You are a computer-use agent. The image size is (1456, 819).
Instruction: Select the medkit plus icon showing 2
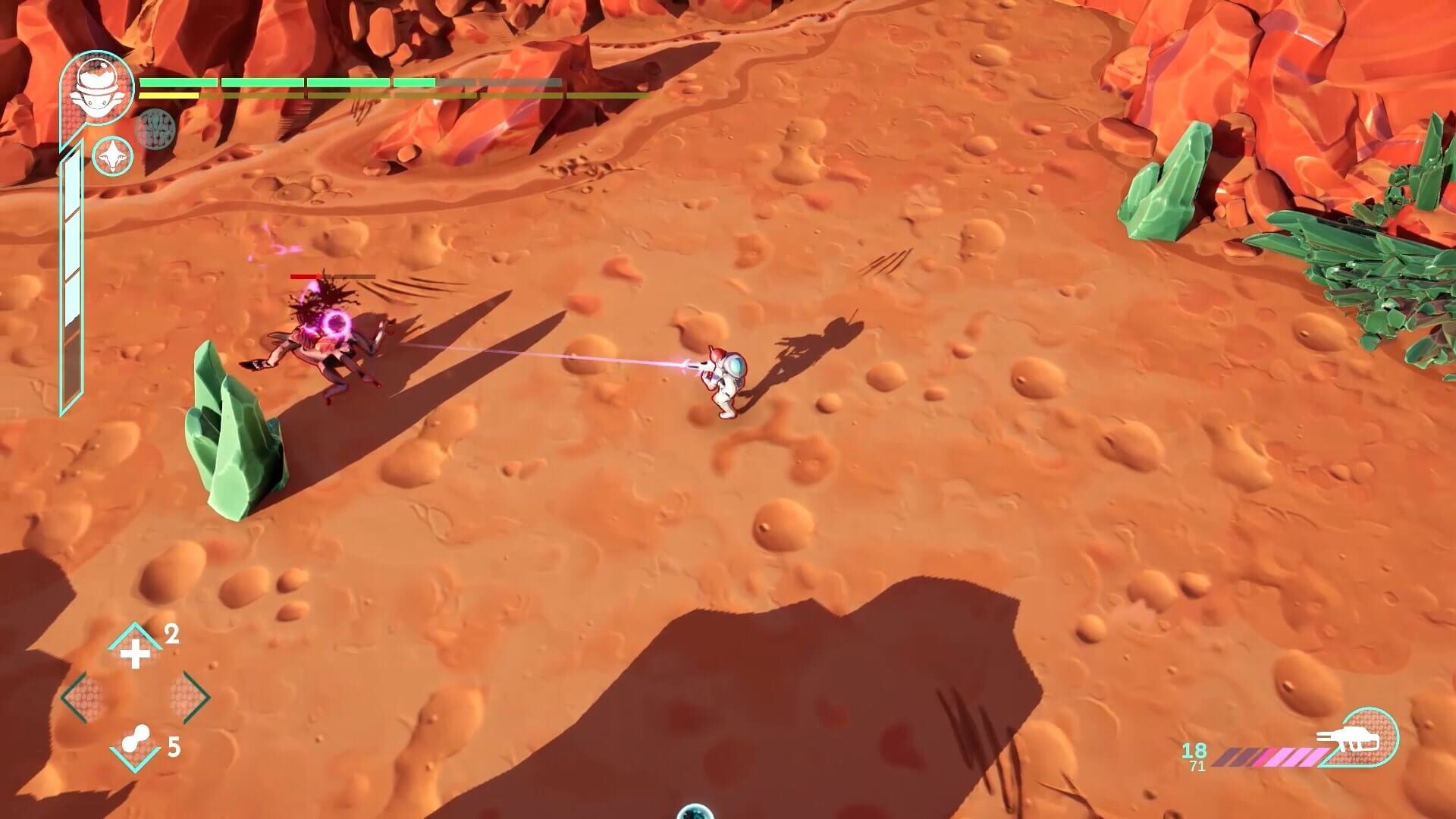(x=136, y=652)
